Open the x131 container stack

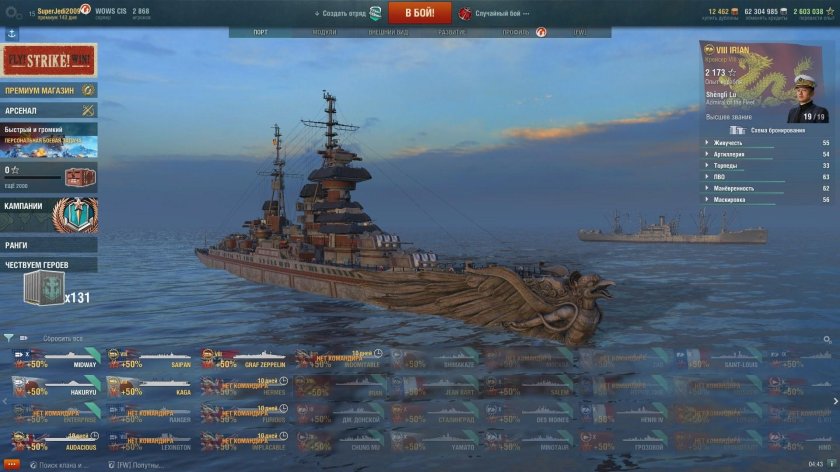click(x=55, y=288)
